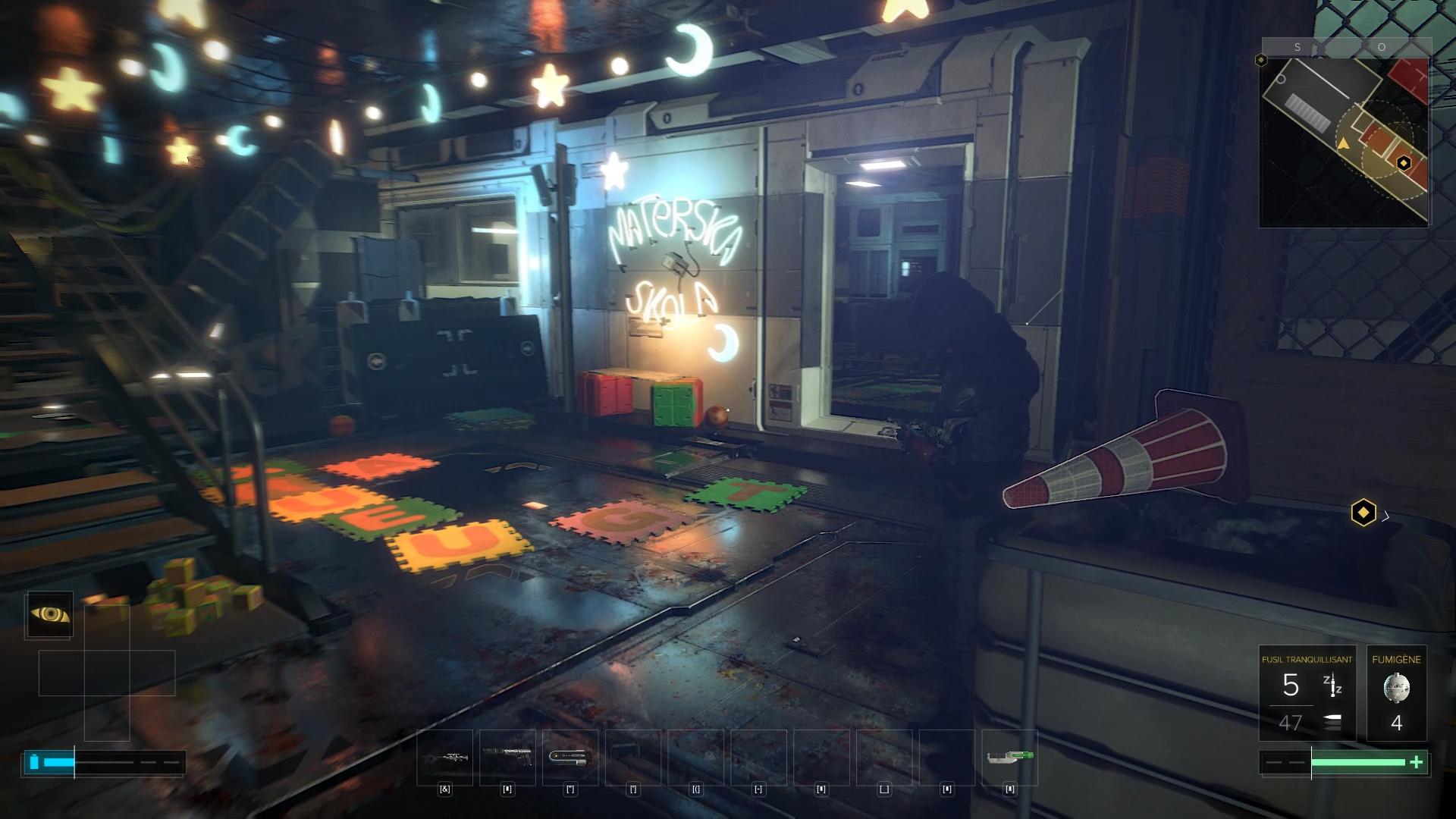Click the reserve ammo count 47
Image resolution: width=1456 pixels, height=819 pixels.
1291,722
